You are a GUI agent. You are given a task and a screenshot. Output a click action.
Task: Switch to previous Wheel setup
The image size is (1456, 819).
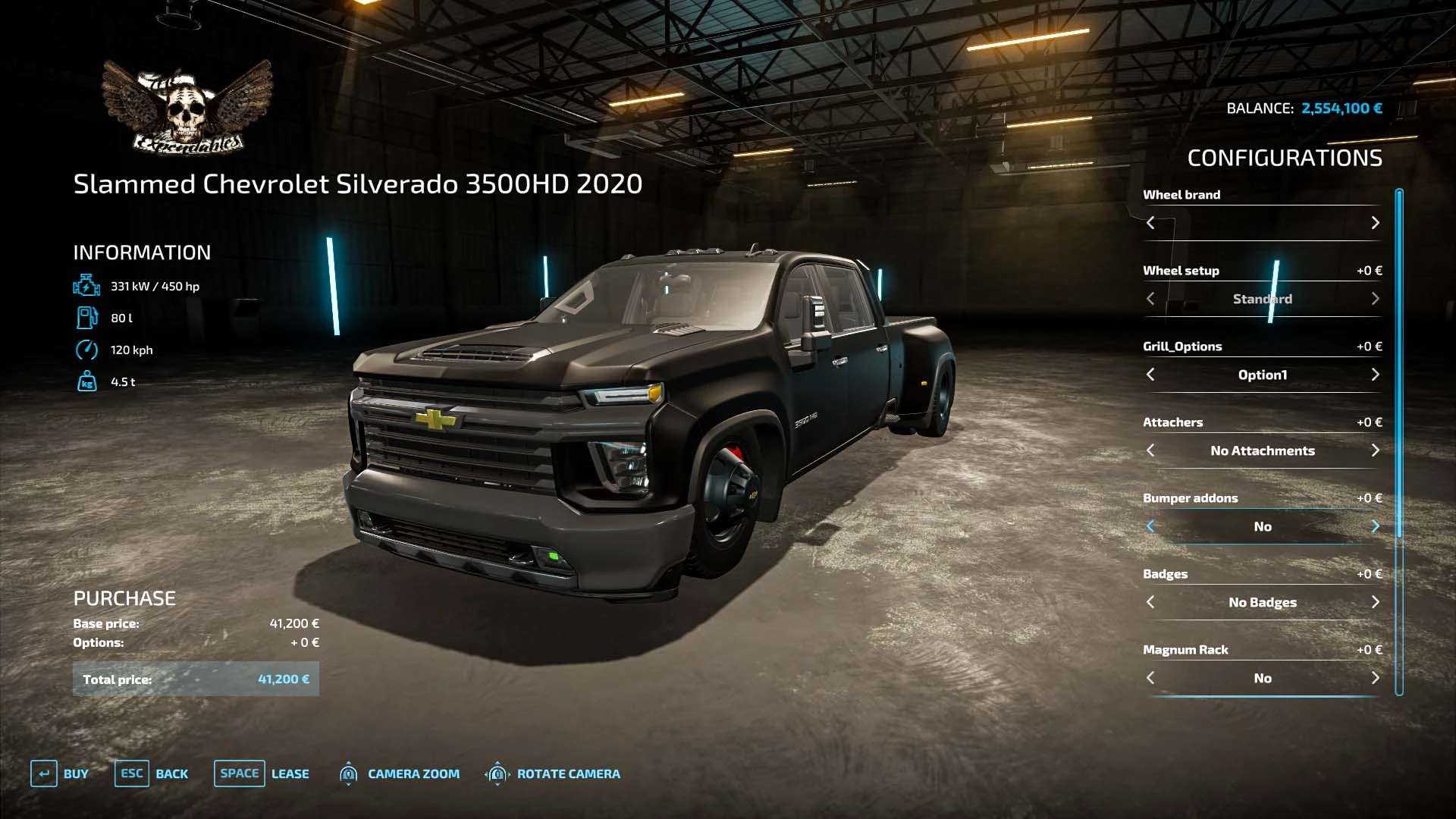click(x=1150, y=299)
